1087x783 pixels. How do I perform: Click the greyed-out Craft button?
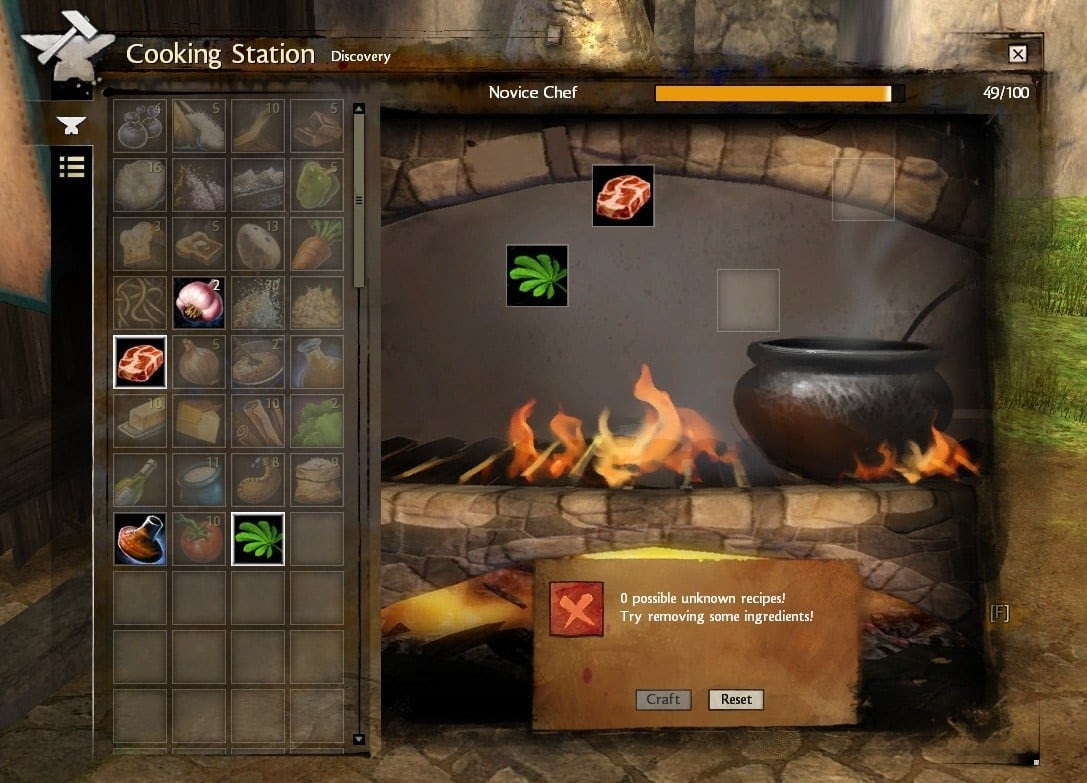[662, 699]
